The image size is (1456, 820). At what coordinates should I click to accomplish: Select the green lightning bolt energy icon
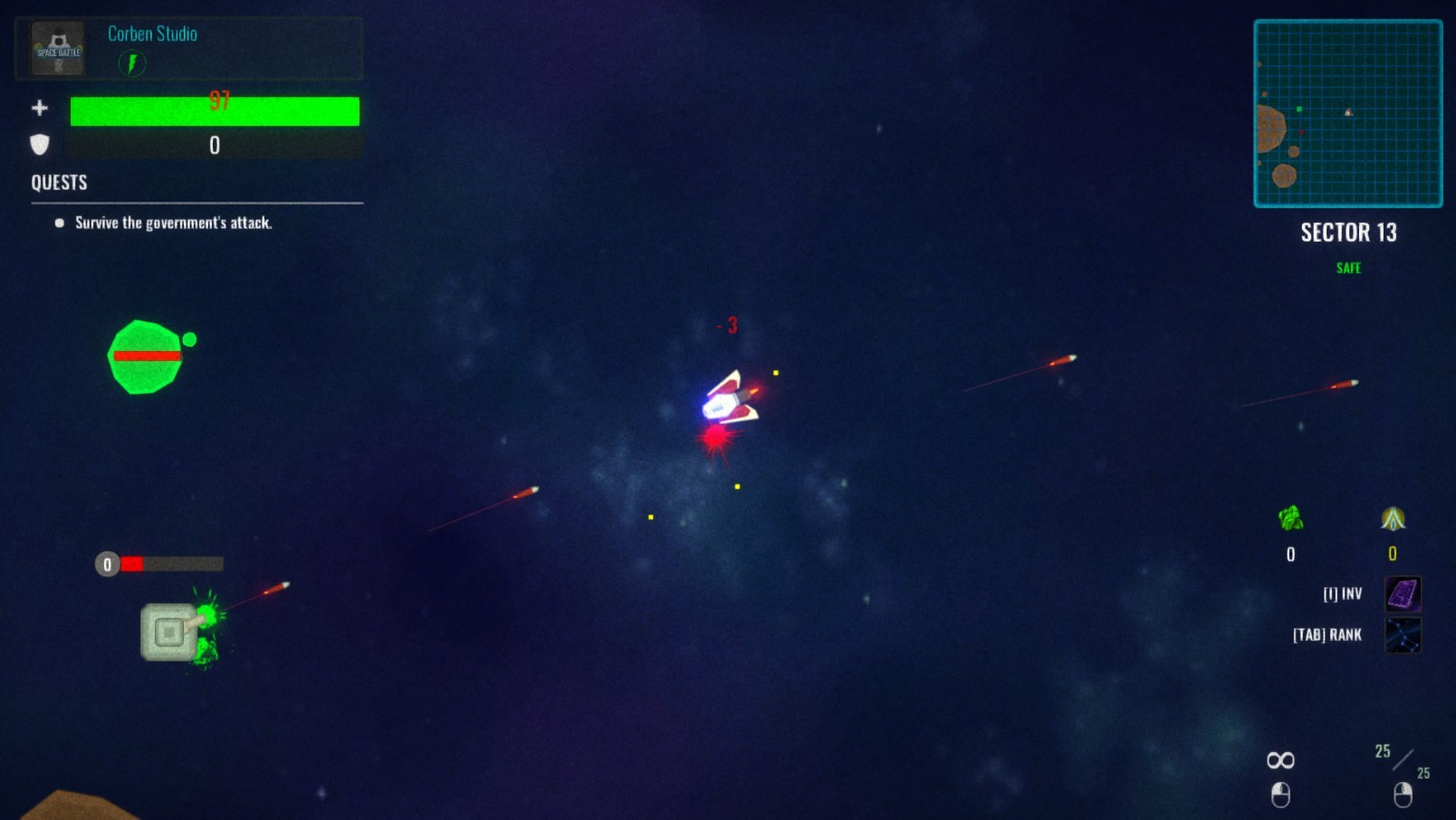click(132, 64)
